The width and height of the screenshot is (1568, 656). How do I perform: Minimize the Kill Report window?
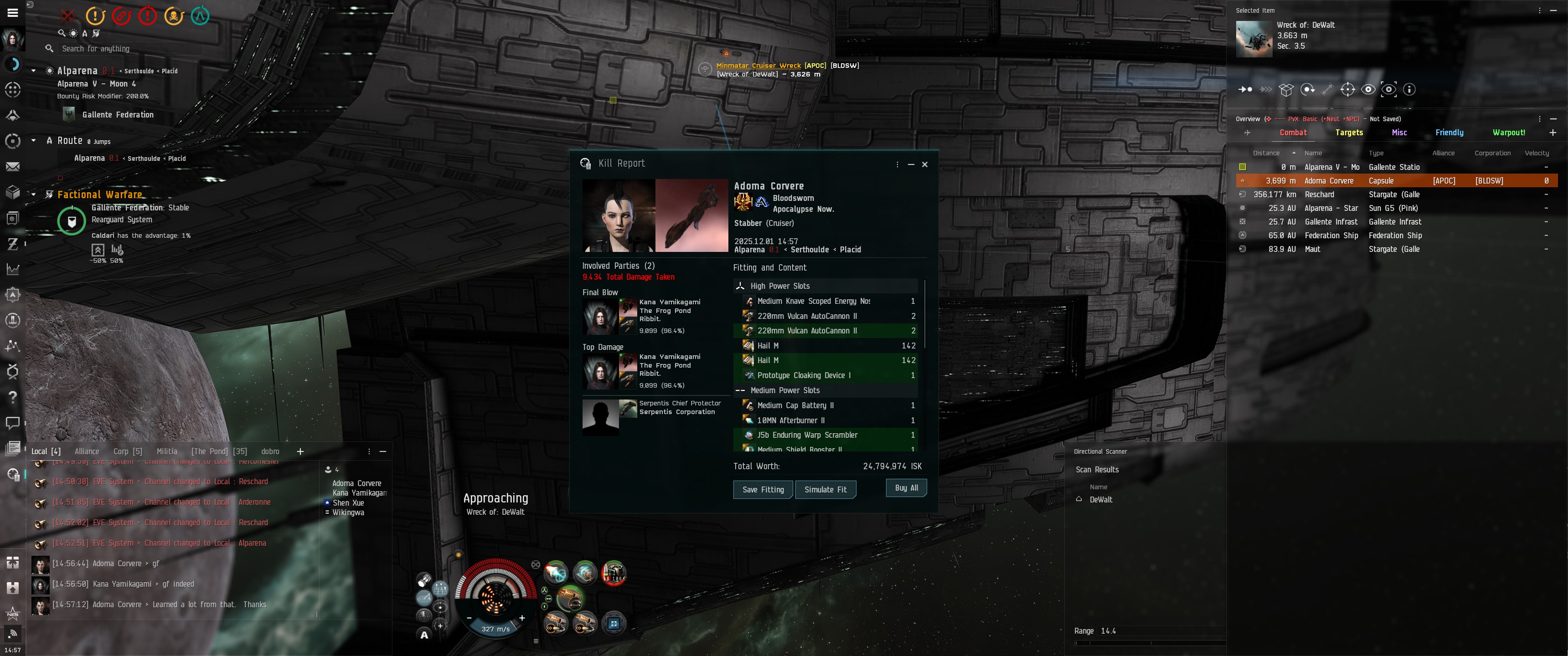pyautogui.click(x=911, y=164)
